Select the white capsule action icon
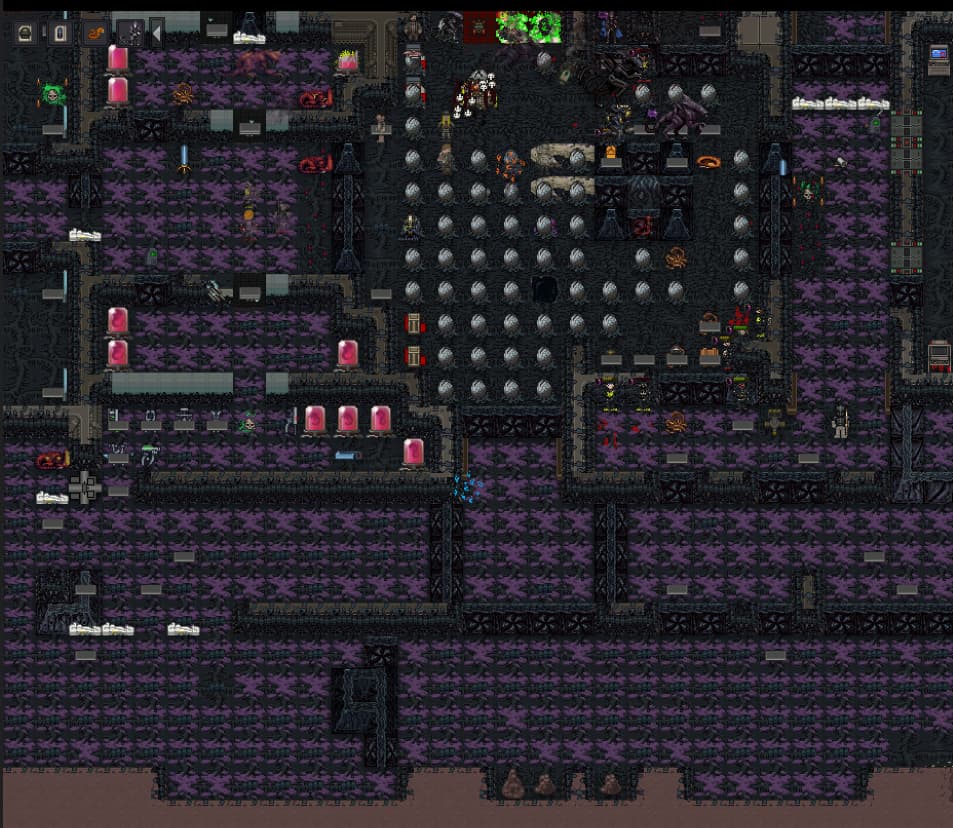Viewport: 953px width, 828px height. click(x=60, y=33)
